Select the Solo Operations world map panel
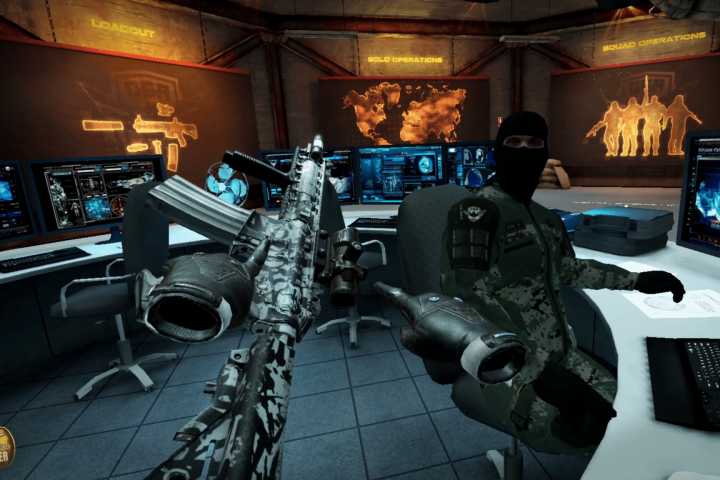Image resolution: width=720 pixels, height=480 pixels. [x=404, y=110]
